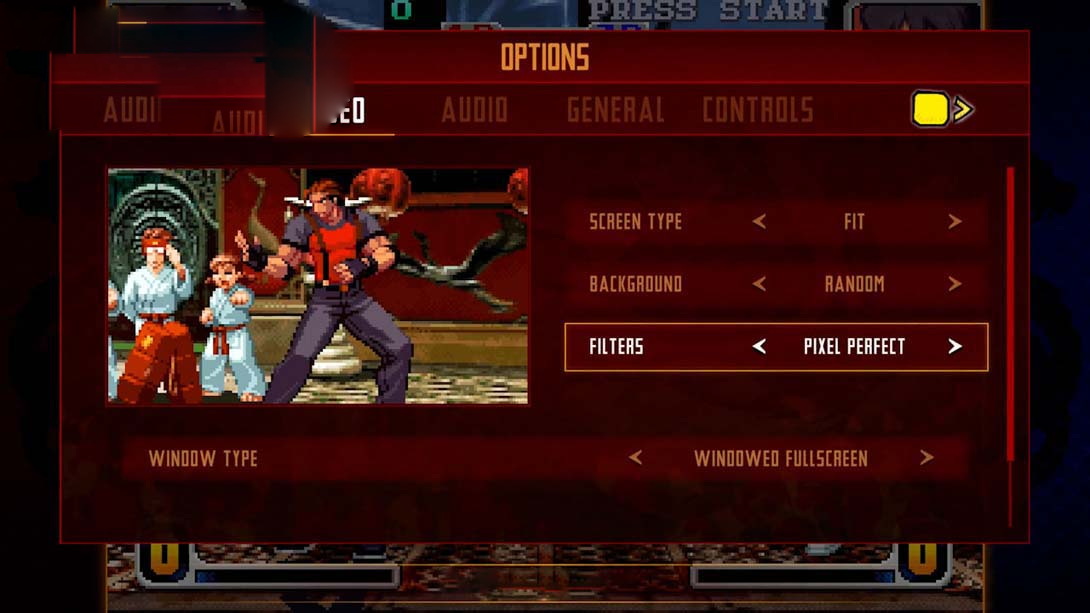Click the right arrow for Screen Type
The width and height of the screenshot is (1090, 613).
click(954, 222)
